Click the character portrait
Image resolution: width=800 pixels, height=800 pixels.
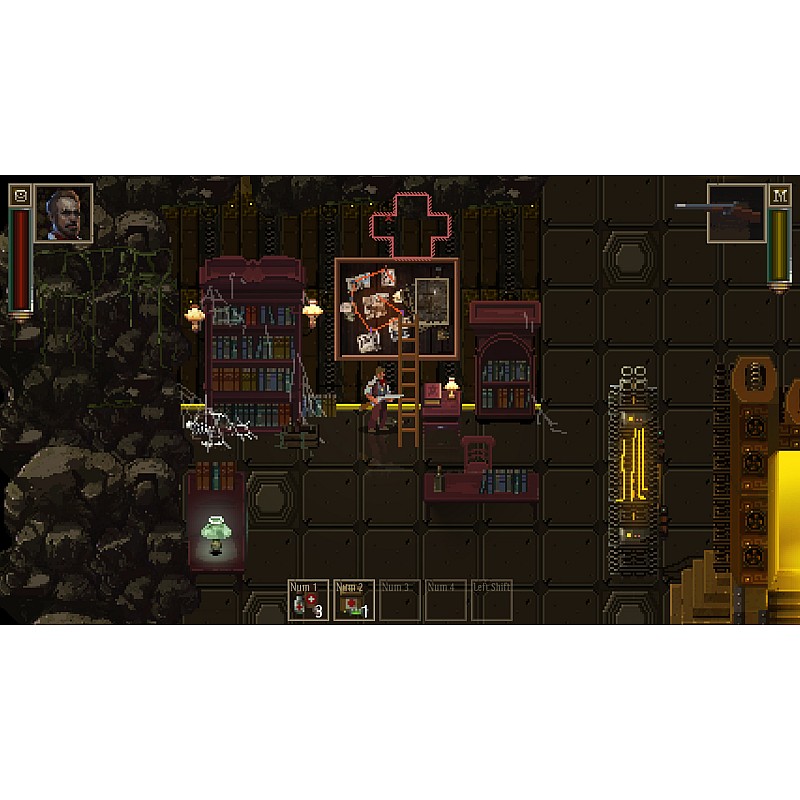click(64, 213)
